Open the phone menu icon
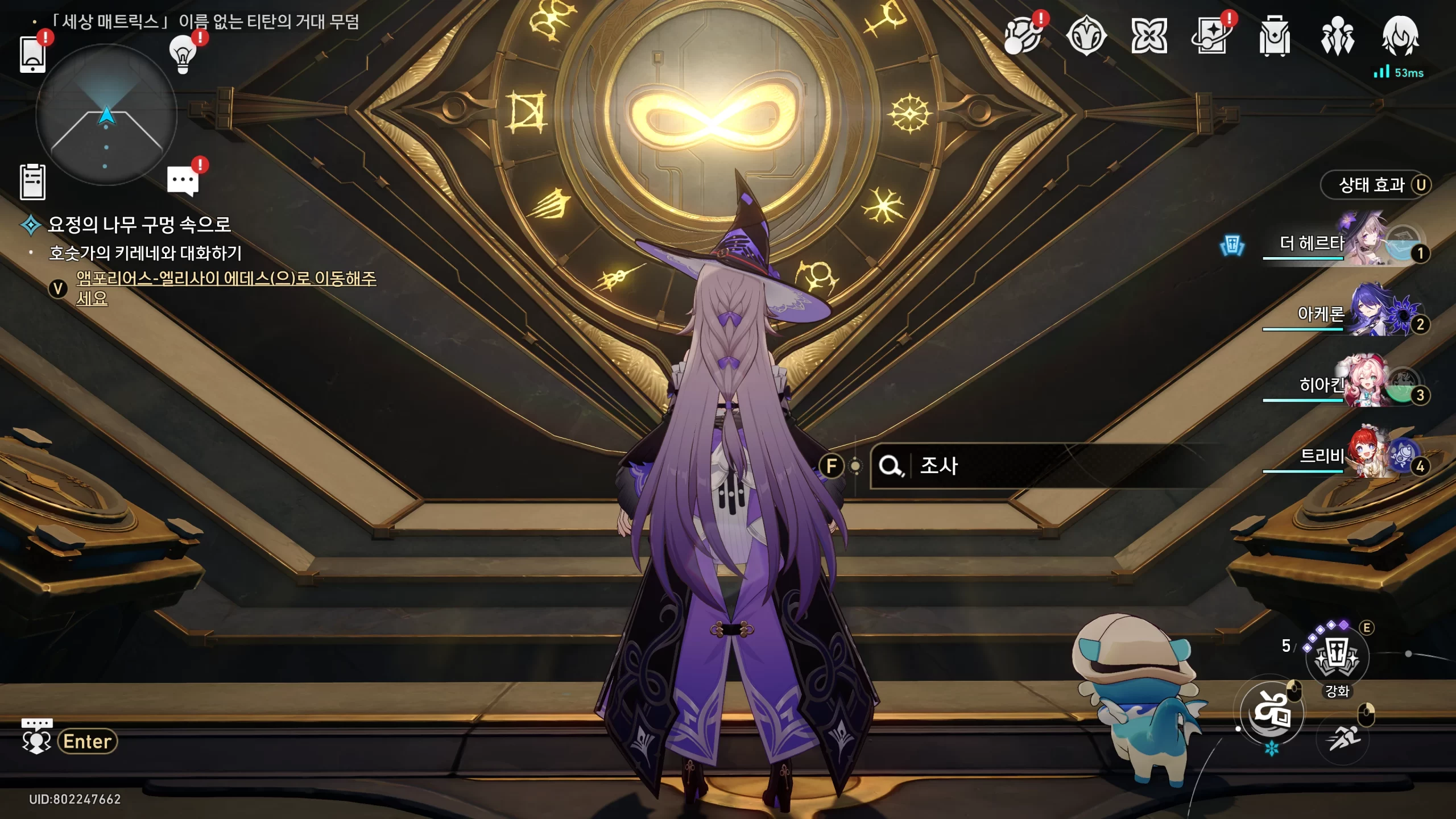Image resolution: width=1456 pixels, height=819 pixels. 32,54
